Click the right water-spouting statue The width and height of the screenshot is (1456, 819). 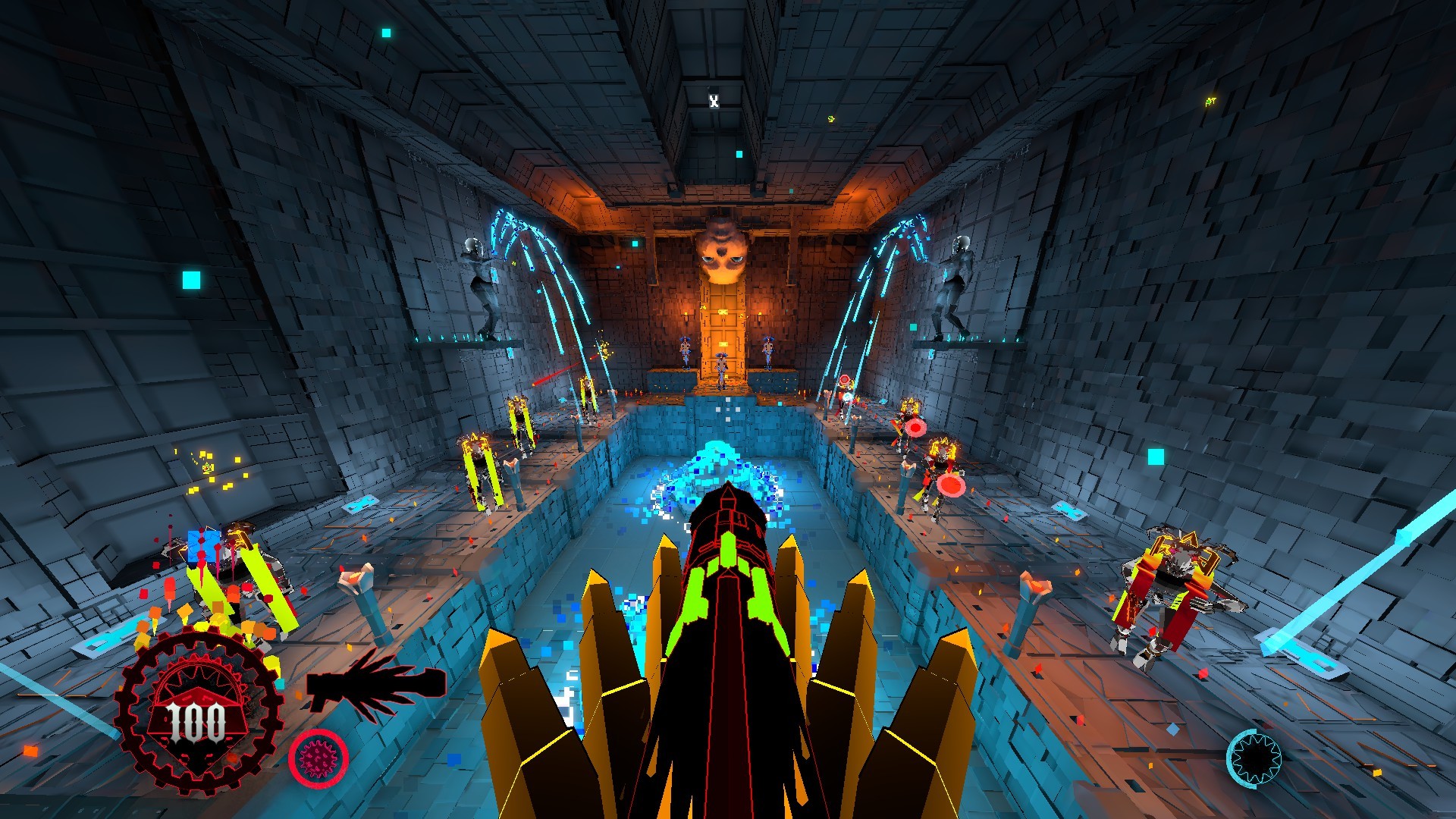point(957,281)
